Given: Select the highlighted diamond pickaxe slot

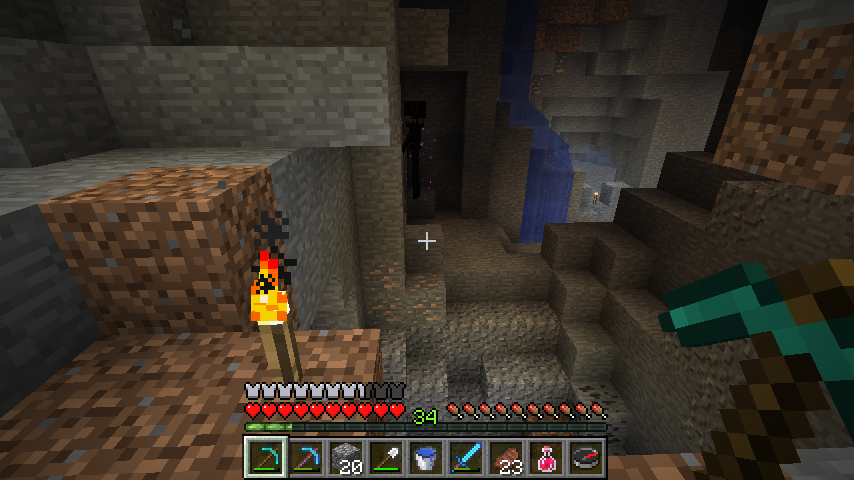Looking at the screenshot, I should tap(265, 458).
